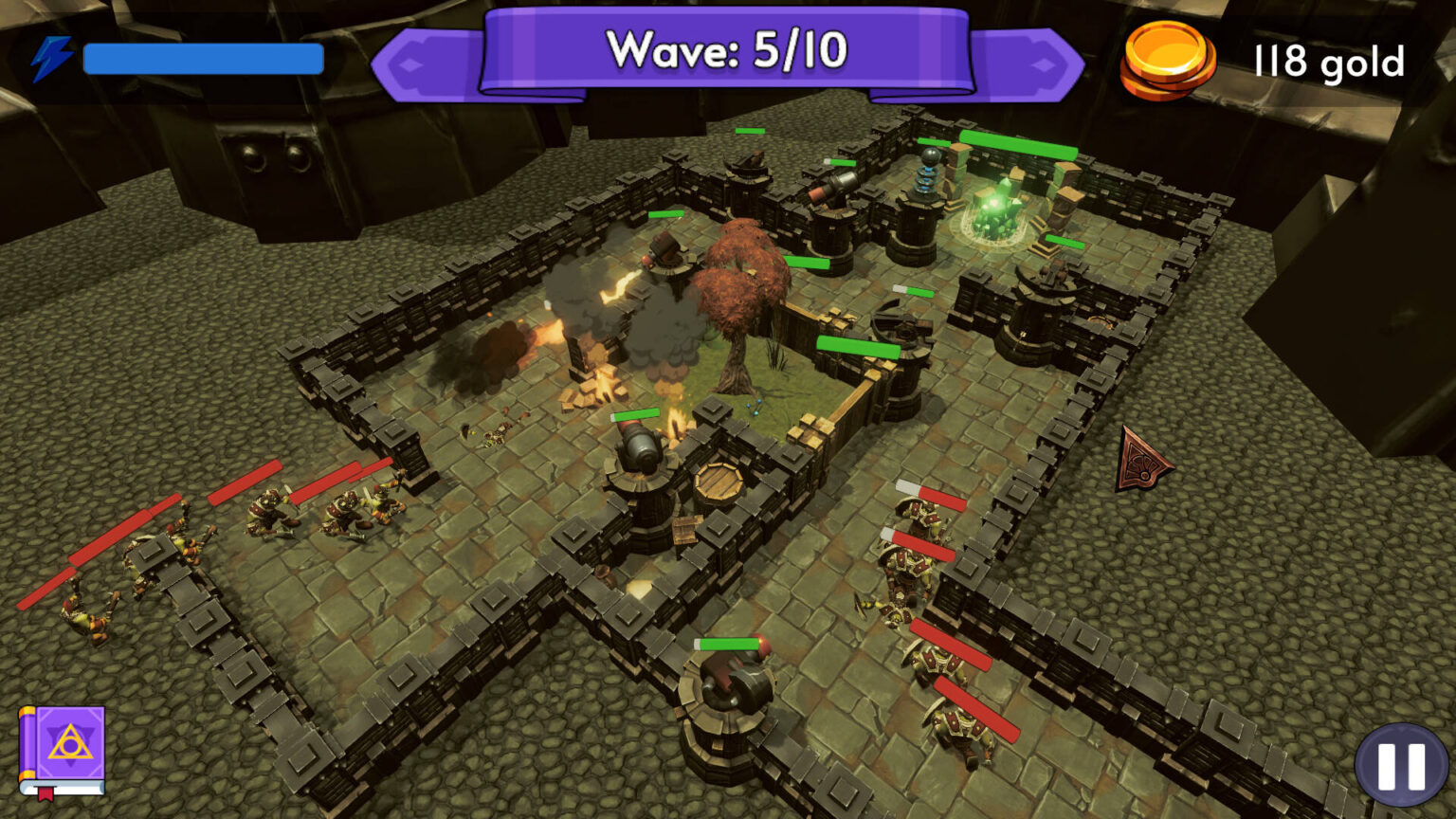This screenshot has width=1456, height=819.
Task: Click the Wave: 5/10 banner
Action: pyautogui.click(x=726, y=50)
